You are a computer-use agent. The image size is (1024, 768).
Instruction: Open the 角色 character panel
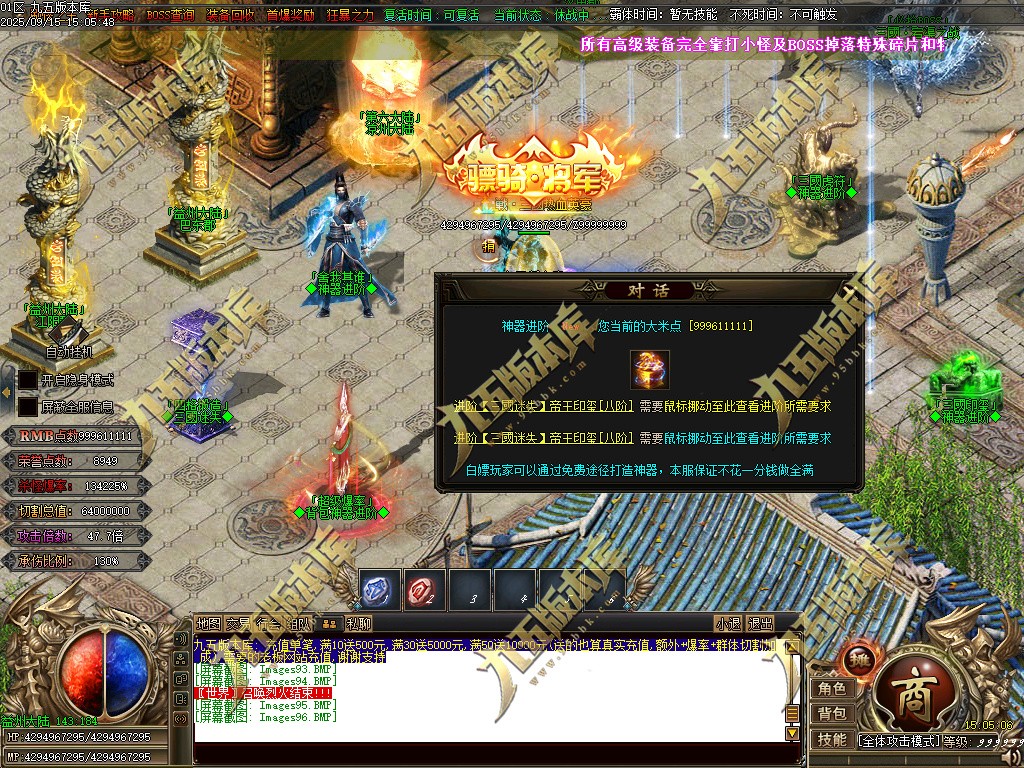point(831,689)
